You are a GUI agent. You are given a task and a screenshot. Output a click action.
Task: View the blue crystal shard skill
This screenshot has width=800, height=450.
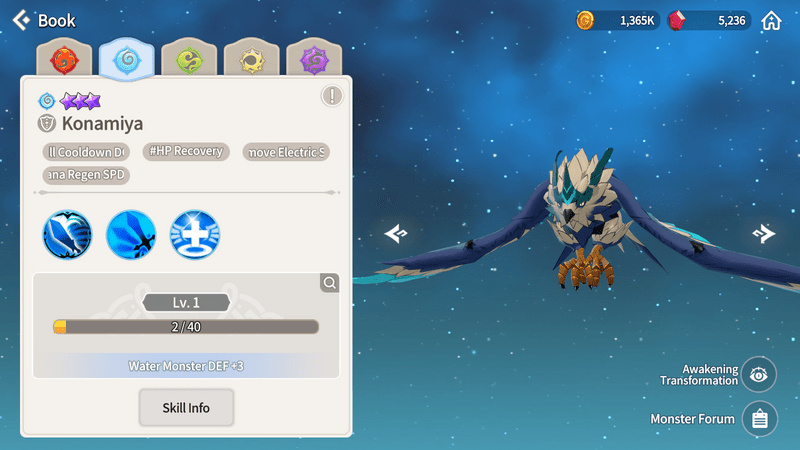tap(131, 235)
